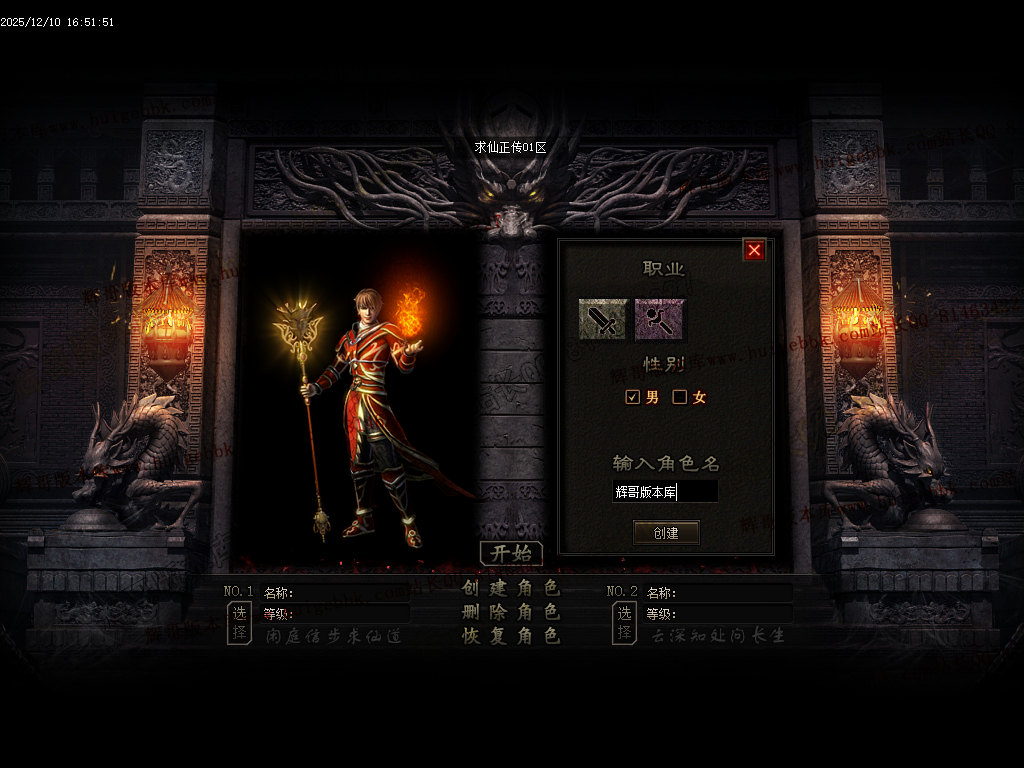Choose 恢复角色 to restore character
This screenshot has height=768, width=1024.
[x=511, y=636]
